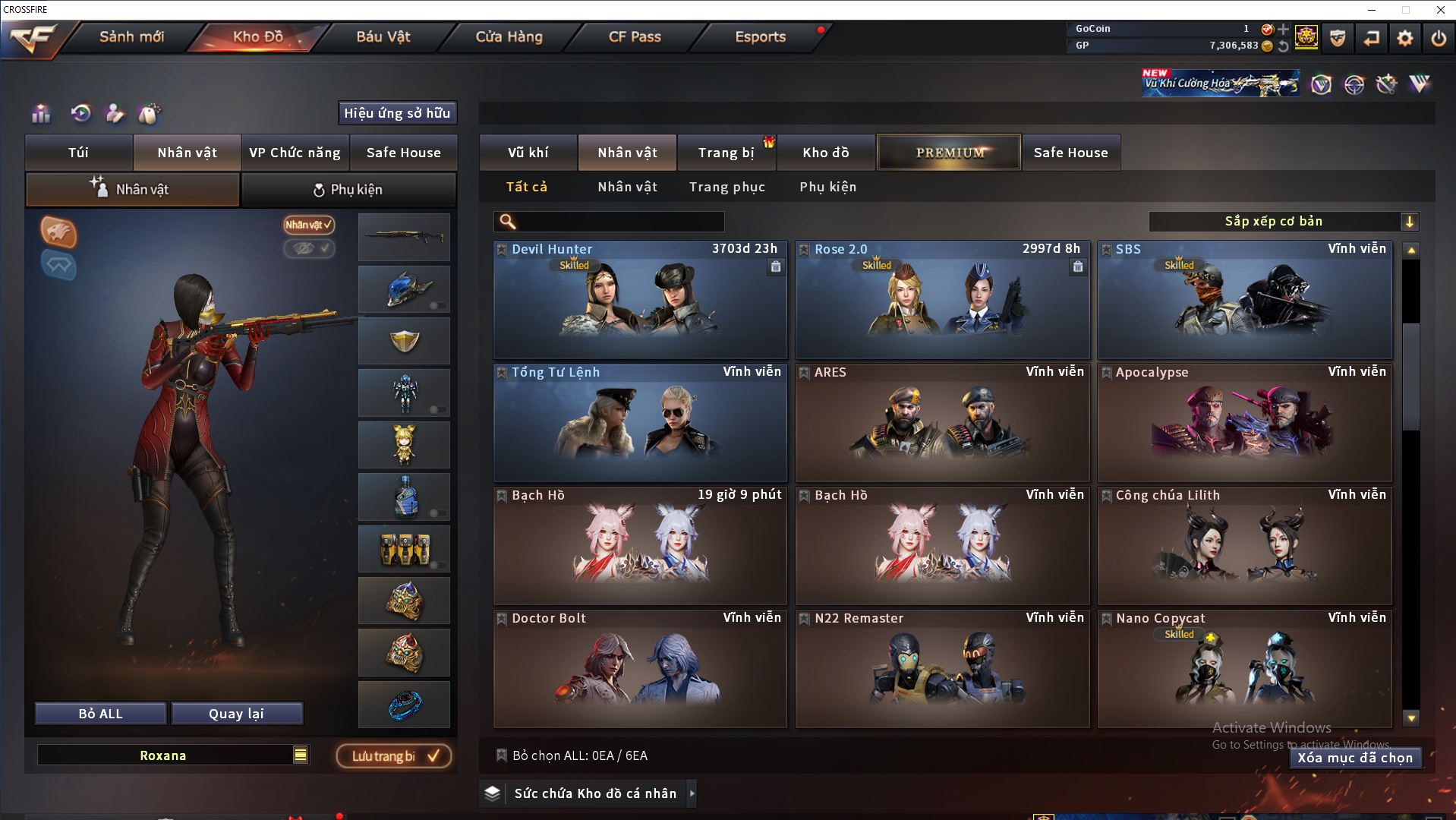Switch to the Vũ khí tab
The width and height of the screenshot is (1456, 820).
[x=528, y=153]
